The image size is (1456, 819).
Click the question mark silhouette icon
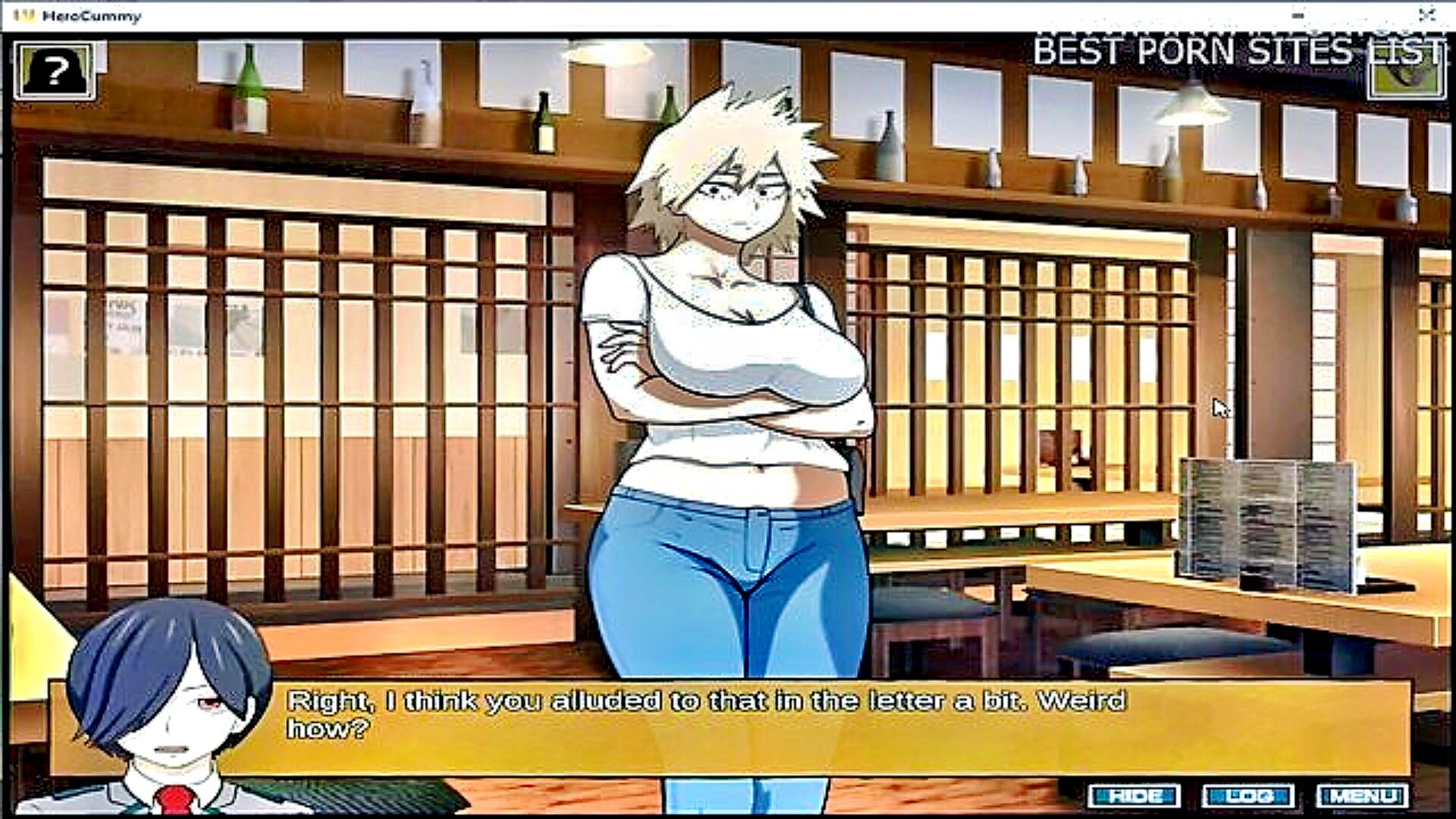[54, 71]
